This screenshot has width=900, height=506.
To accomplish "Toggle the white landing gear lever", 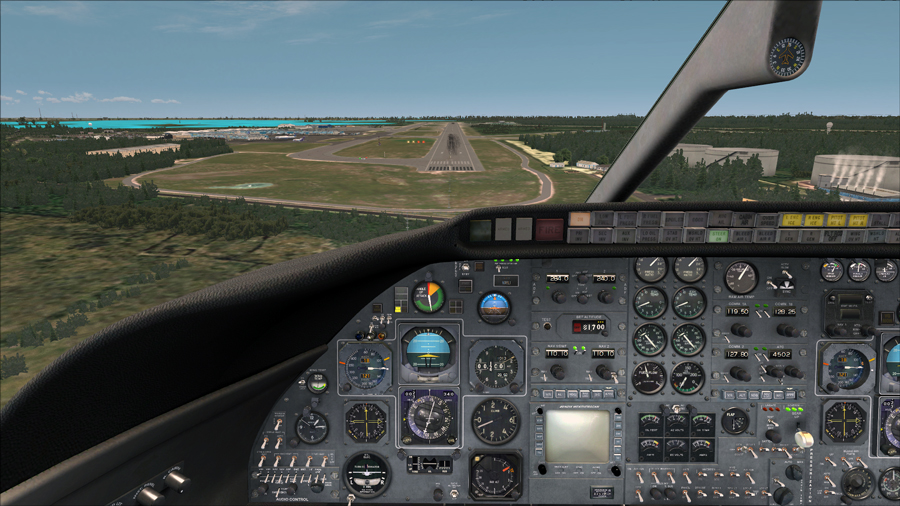I will click(x=803, y=438).
